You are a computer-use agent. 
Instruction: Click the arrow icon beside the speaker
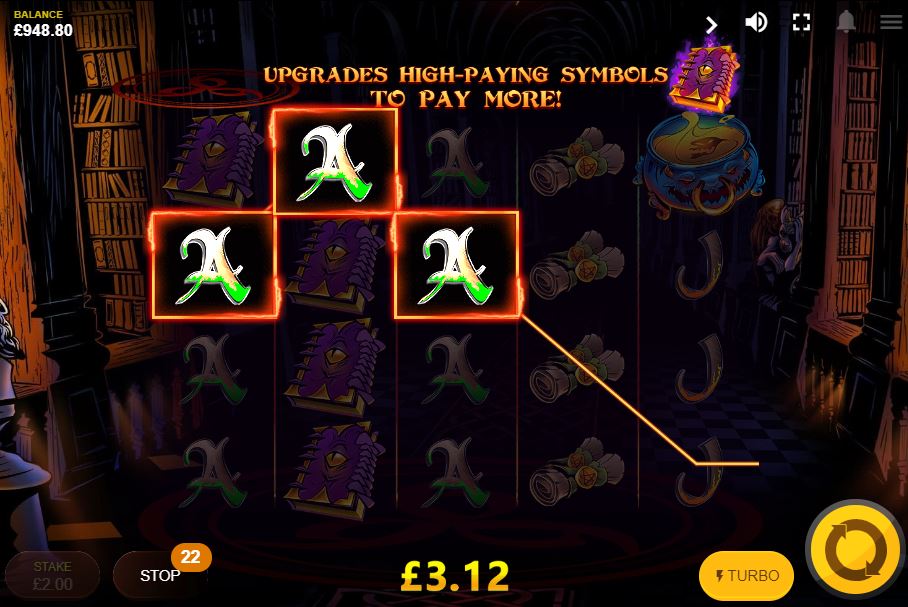712,24
